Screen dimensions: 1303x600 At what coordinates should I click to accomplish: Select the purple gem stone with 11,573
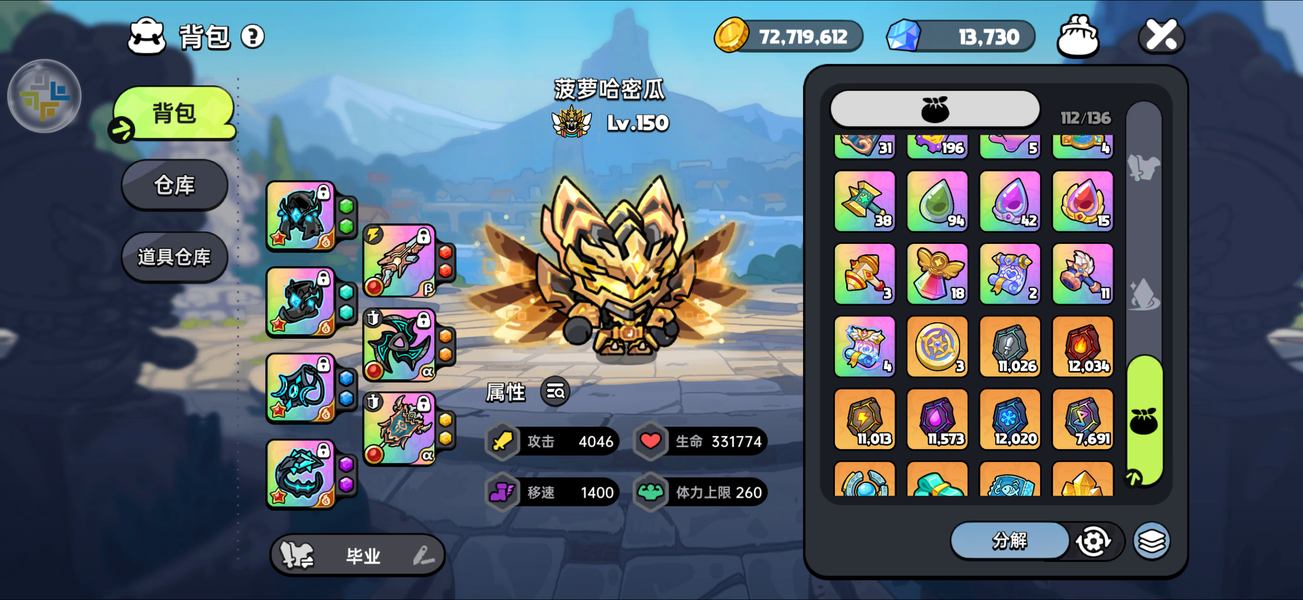[937, 419]
